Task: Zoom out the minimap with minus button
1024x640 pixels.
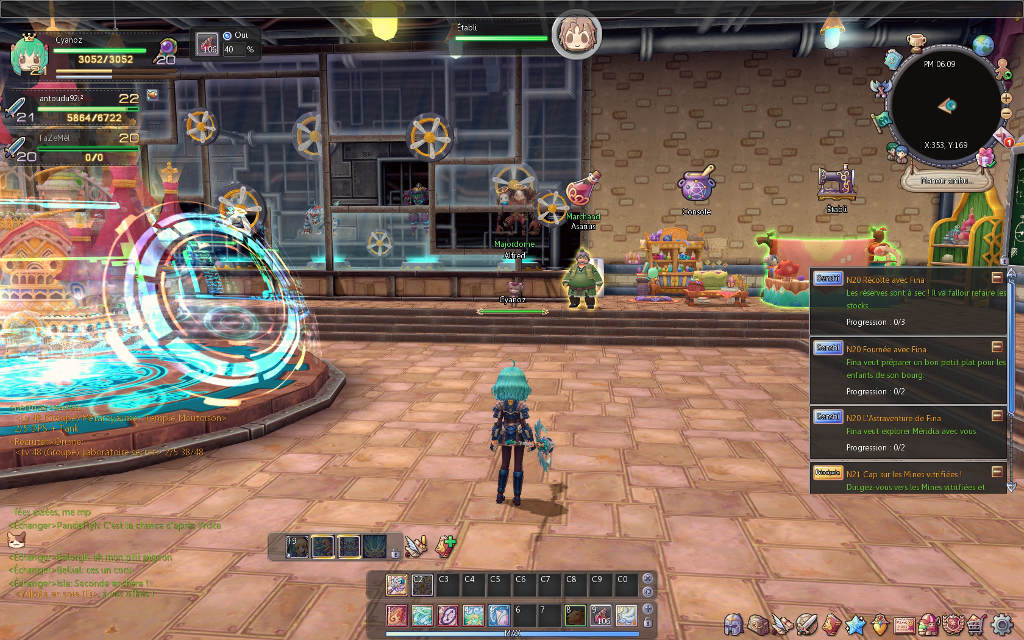Action: [x=1005, y=112]
